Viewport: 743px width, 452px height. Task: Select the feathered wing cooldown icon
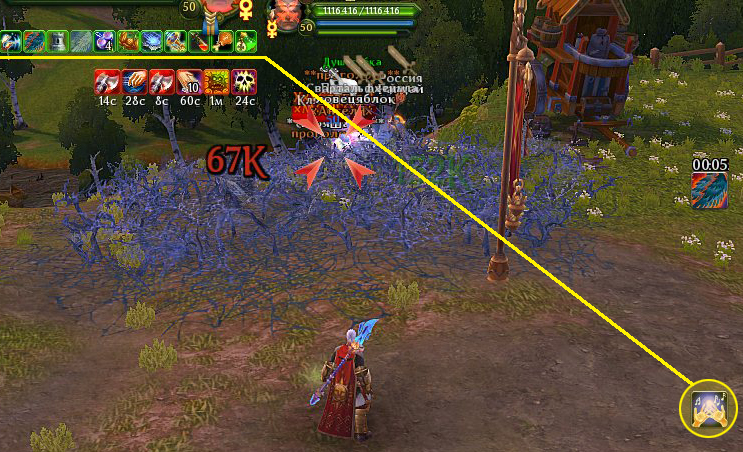point(708,190)
